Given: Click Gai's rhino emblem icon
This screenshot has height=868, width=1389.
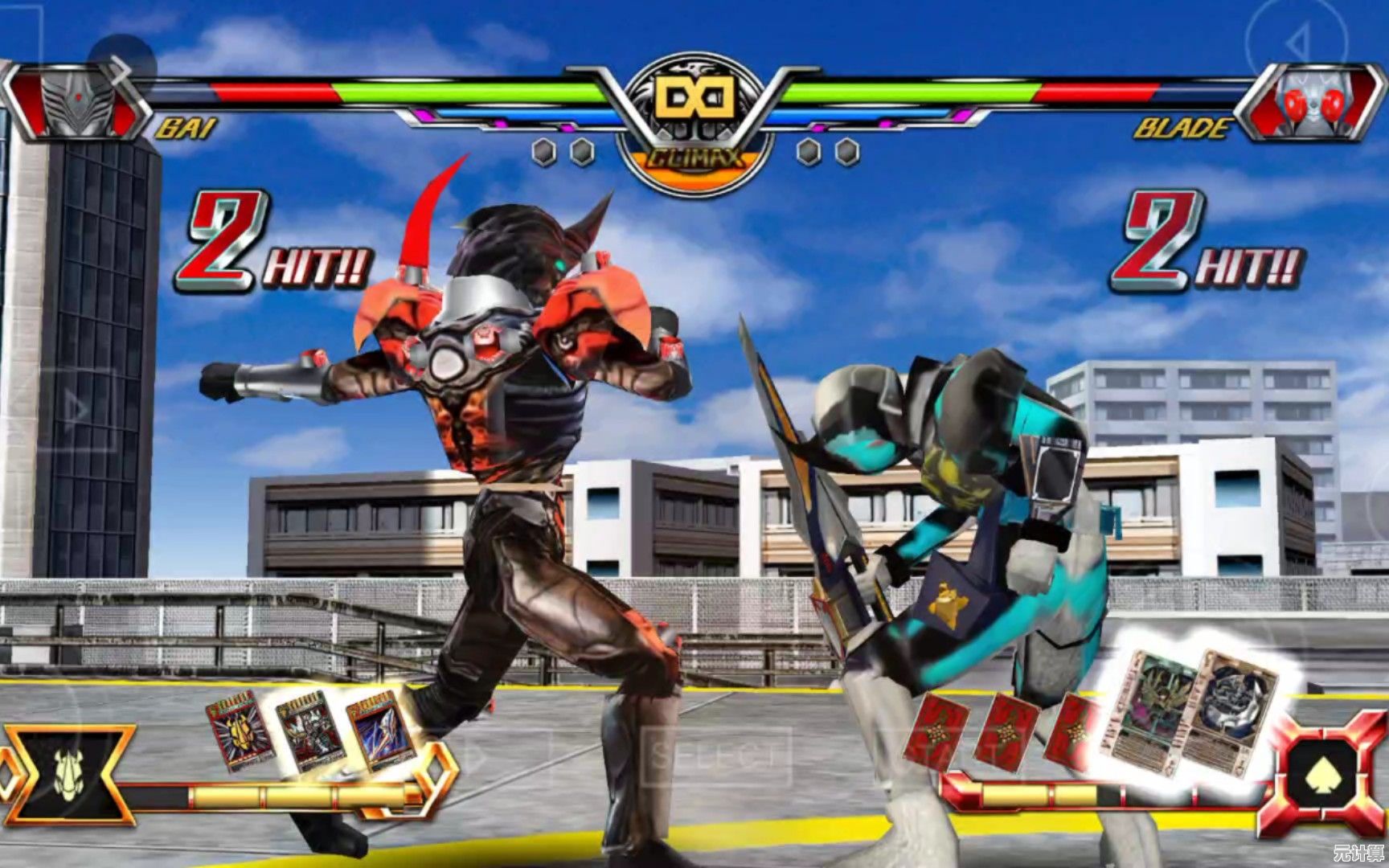Looking at the screenshot, I should 68,775.
